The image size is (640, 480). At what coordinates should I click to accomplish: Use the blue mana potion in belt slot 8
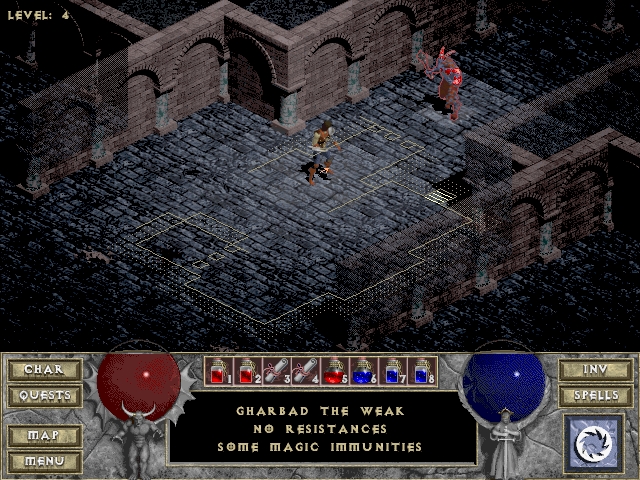click(x=423, y=372)
